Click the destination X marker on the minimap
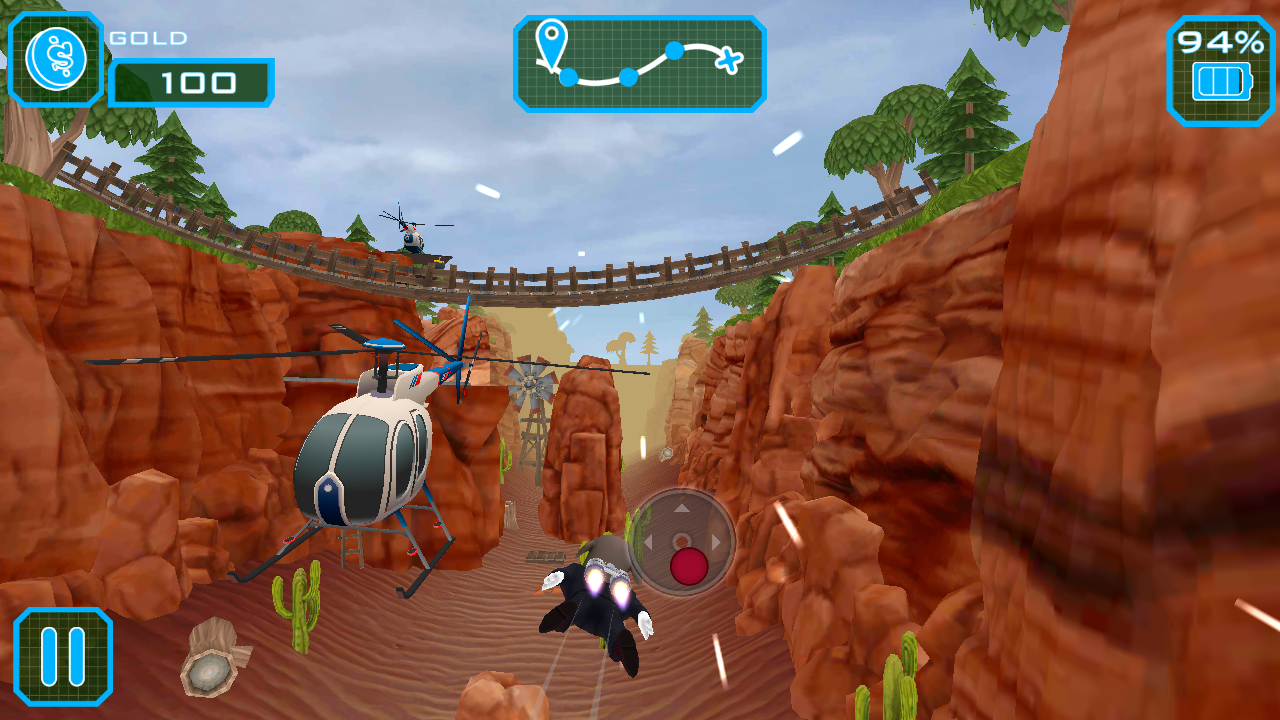This screenshot has height=720, width=1280. click(x=729, y=60)
